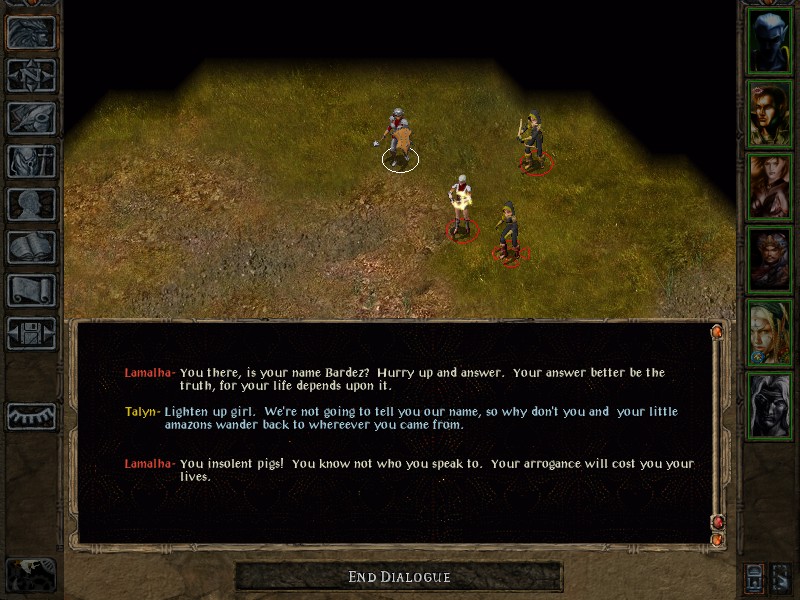
Task: Click the End Dialogue button
Action: pyautogui.click(x=399, y=577)
